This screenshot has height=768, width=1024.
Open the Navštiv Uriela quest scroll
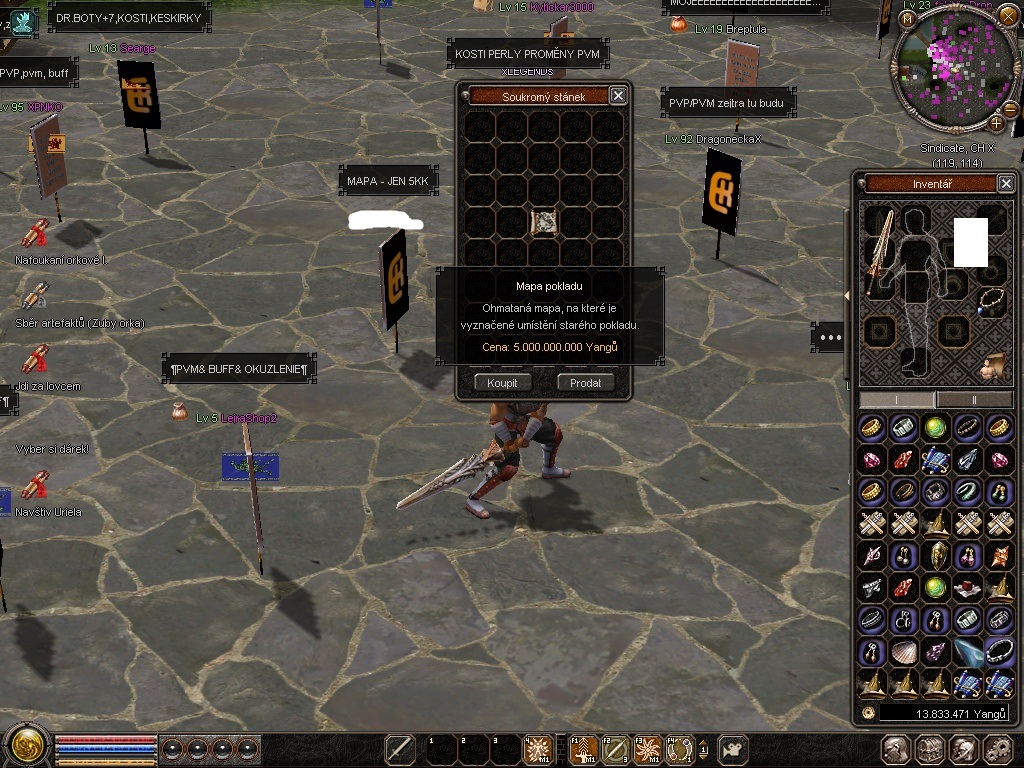[x=36, y=485]
